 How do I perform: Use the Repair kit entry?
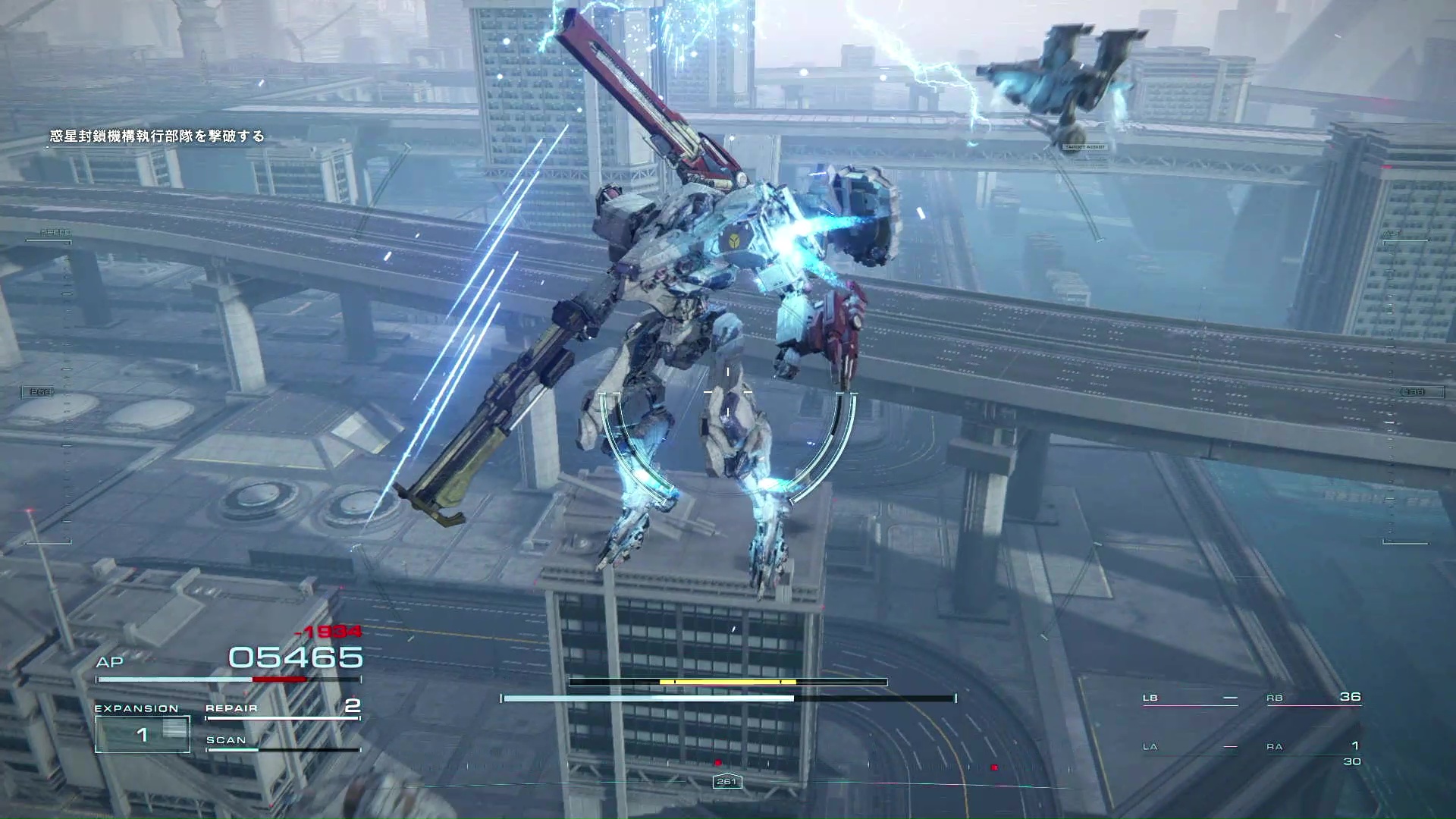tap(282, 708)
